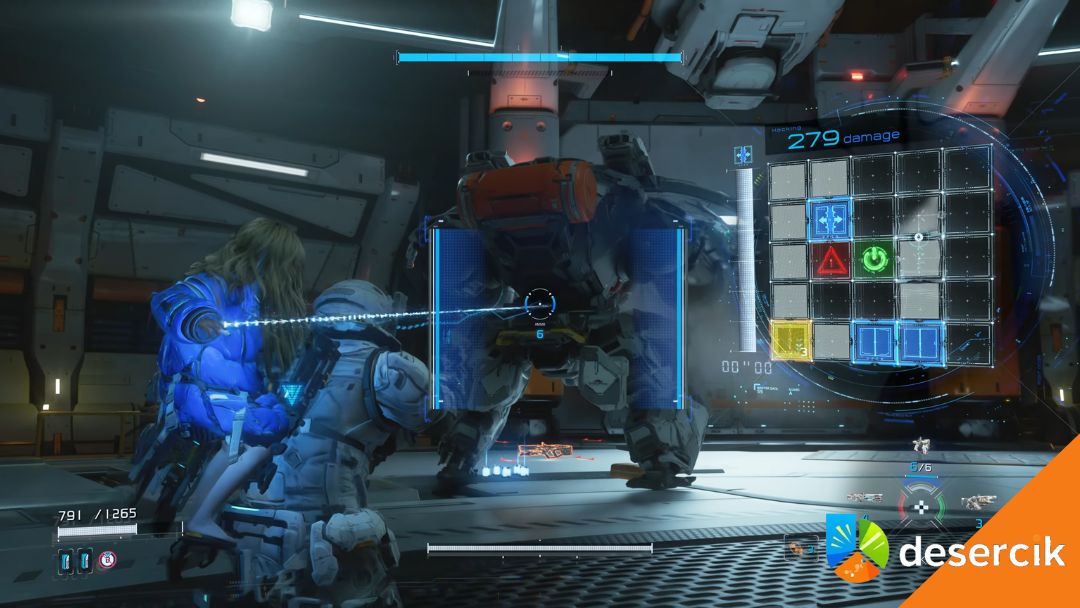1080x608 pixels.
Task: Select the red warning triangle tile
Action: point(831,260)
